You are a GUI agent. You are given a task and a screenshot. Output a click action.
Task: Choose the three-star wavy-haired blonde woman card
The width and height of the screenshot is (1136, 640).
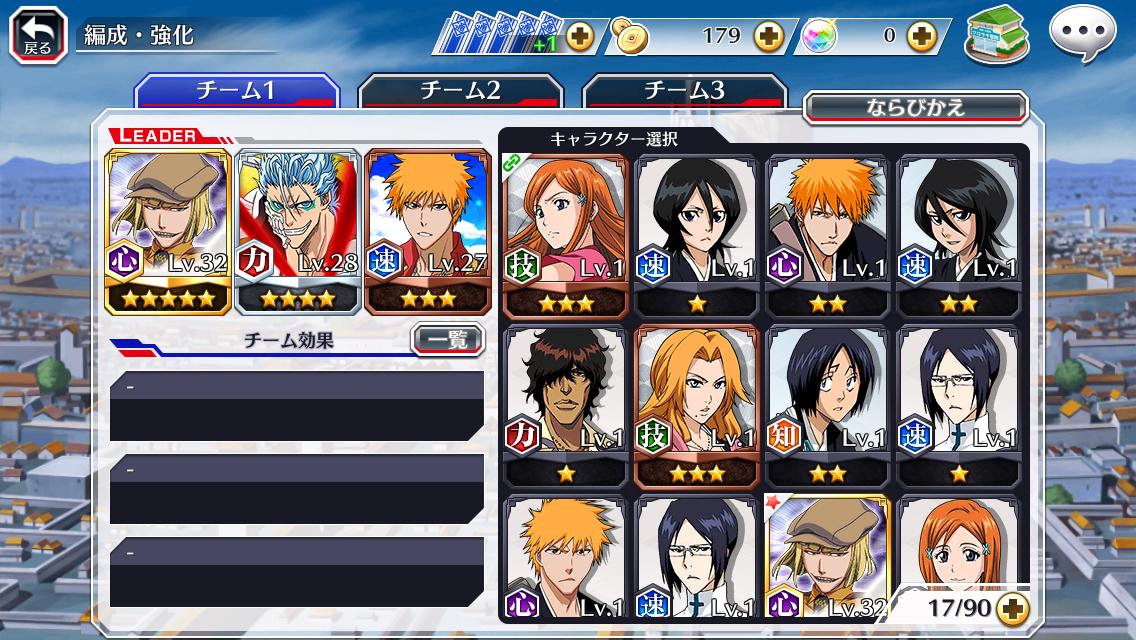(x=696, y=404)
